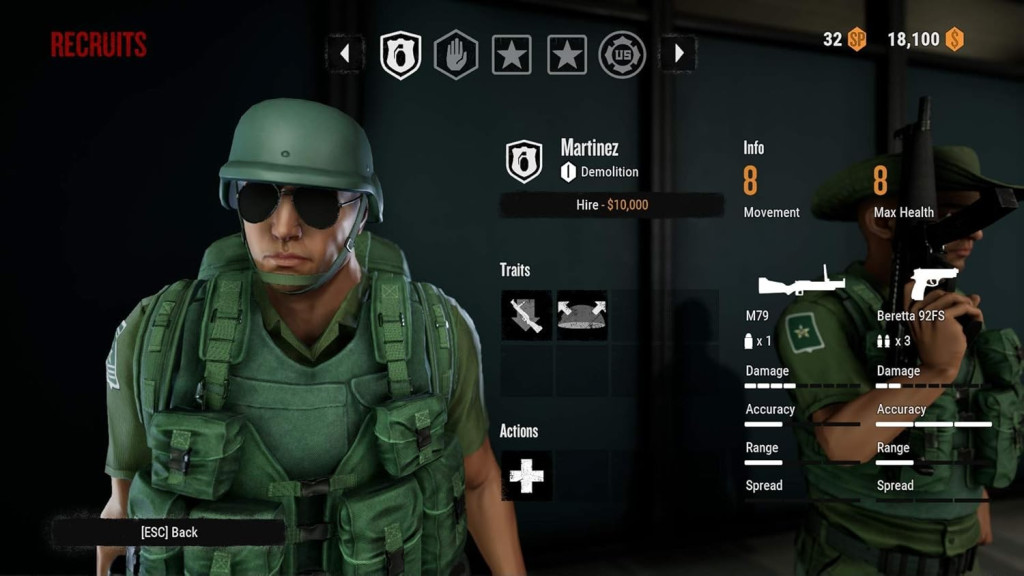Viewport: 1024px width, 576px height.
Task: Hire Martinez for $10,000
Action: click(611, 205)
